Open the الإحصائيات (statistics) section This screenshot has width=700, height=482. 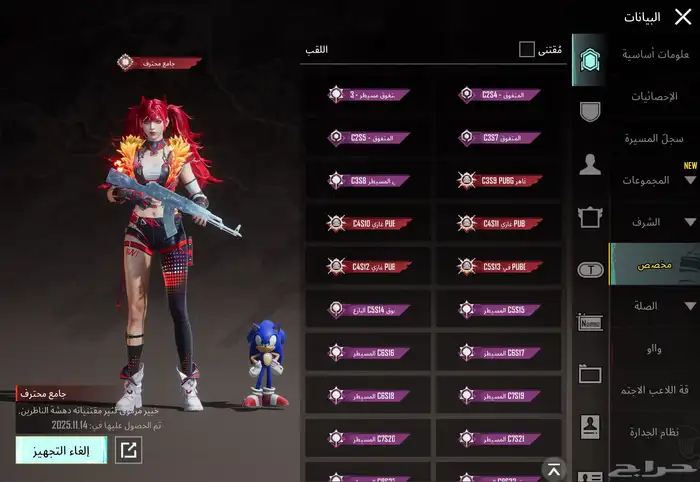pyautogui.click(x=655, y=96)
